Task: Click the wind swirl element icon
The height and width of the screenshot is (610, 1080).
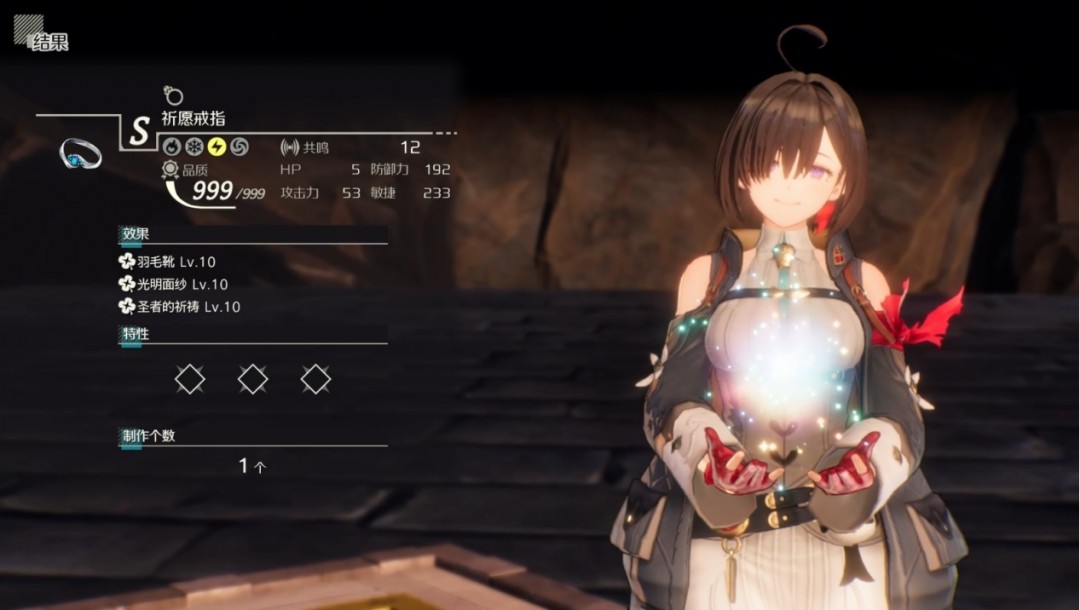Action: (x=239, y=147)
